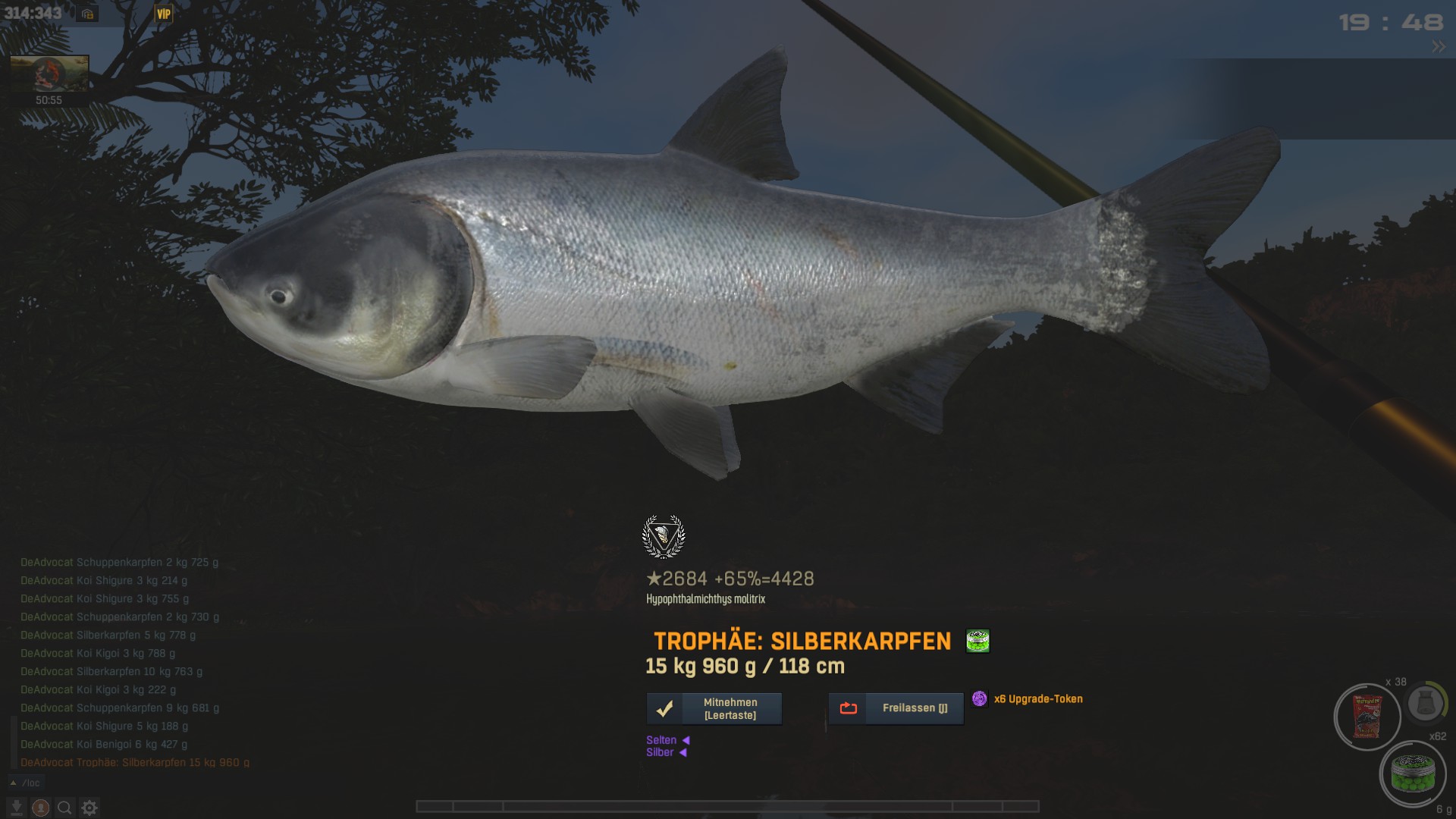Select the red groundbait bag slot
Viewport: 1456px width, 819px height.
1367,717
